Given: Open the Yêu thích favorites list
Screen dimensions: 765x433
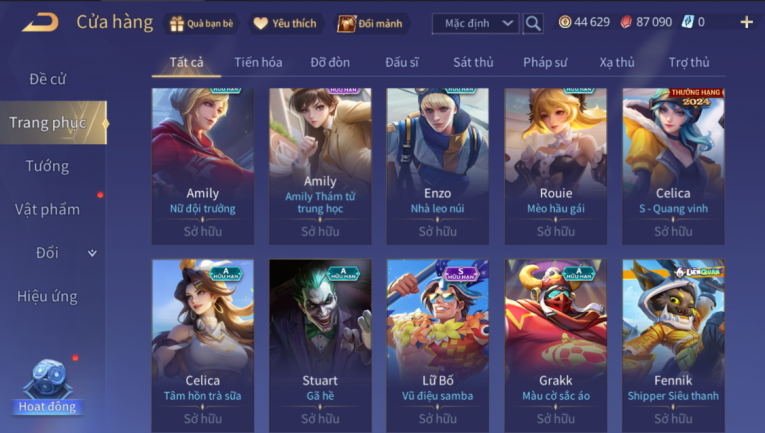Looking at the screenshot, I should coord(285,23).
